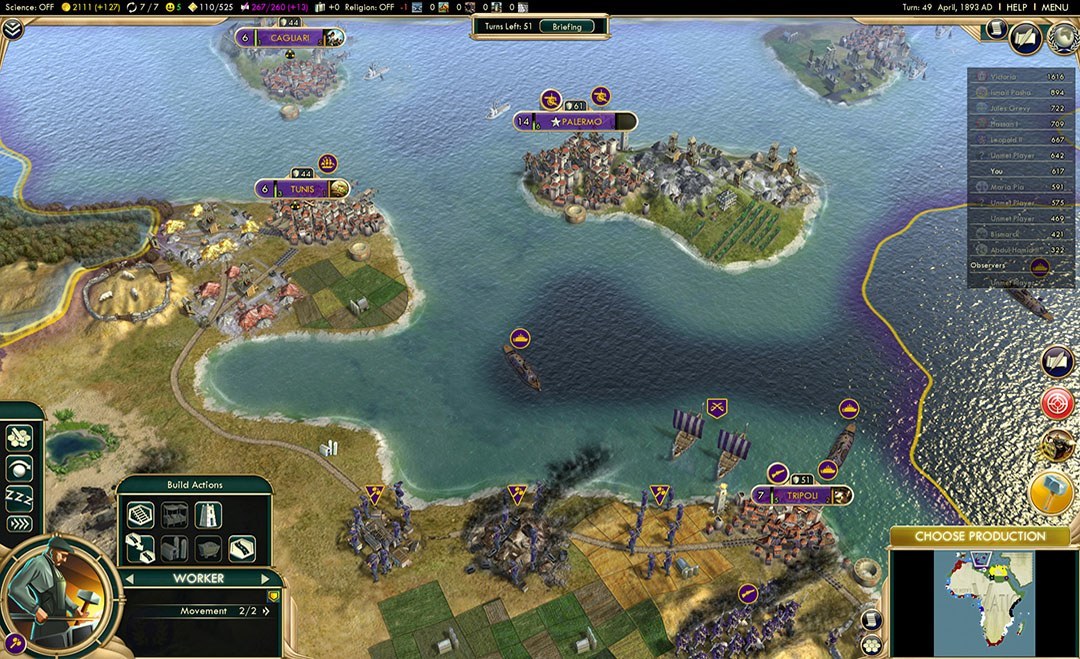Select the Cagliari city banner
Image resolution: width=1080 pixels, height=659 pixels.
(x=289, y=38)
